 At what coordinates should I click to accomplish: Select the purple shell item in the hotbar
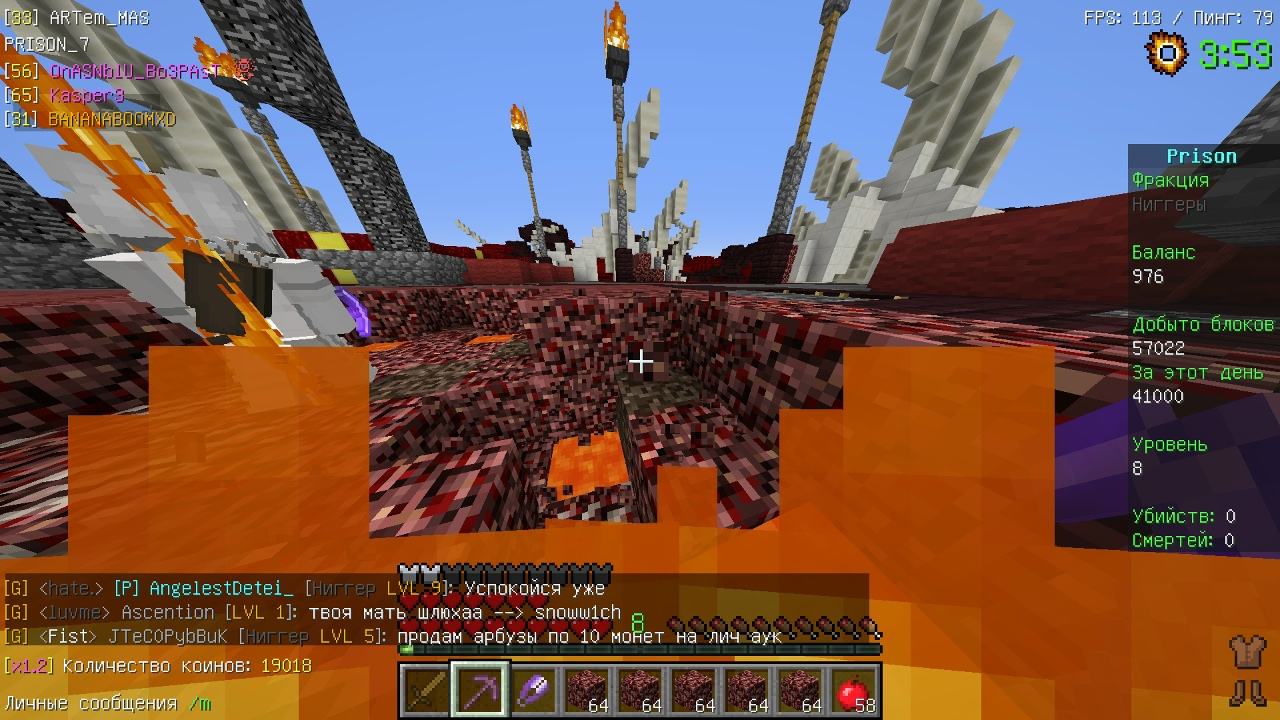click(533, 688)
